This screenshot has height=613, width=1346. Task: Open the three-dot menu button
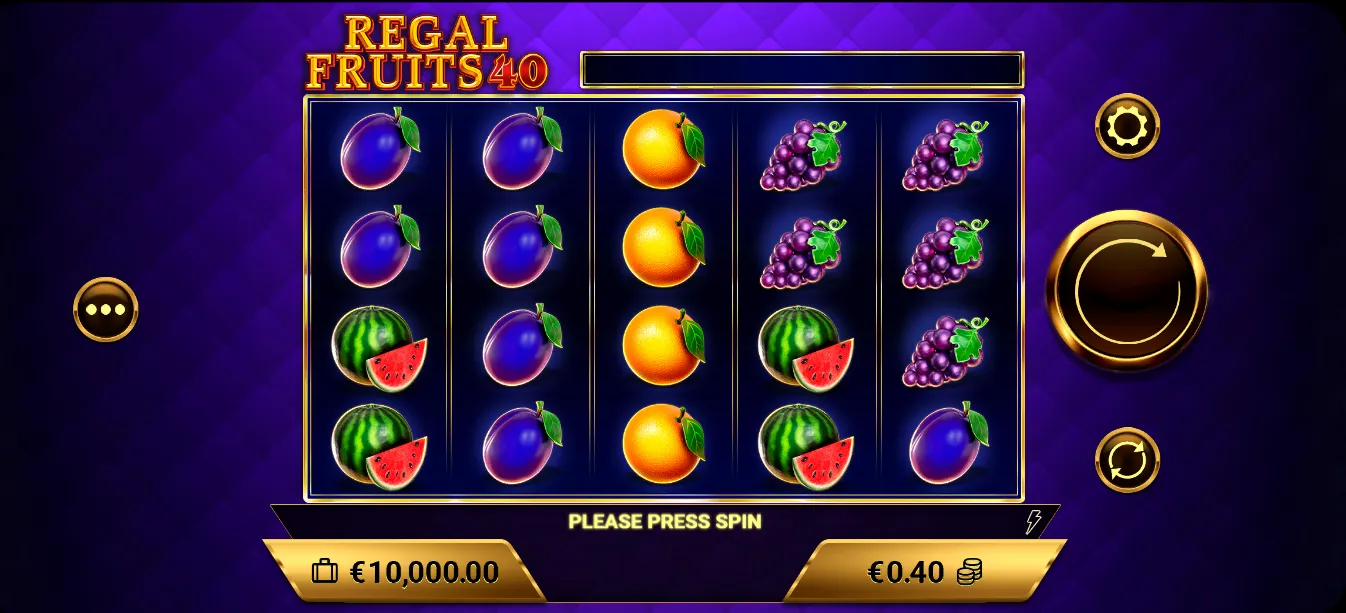coord(106,309)
